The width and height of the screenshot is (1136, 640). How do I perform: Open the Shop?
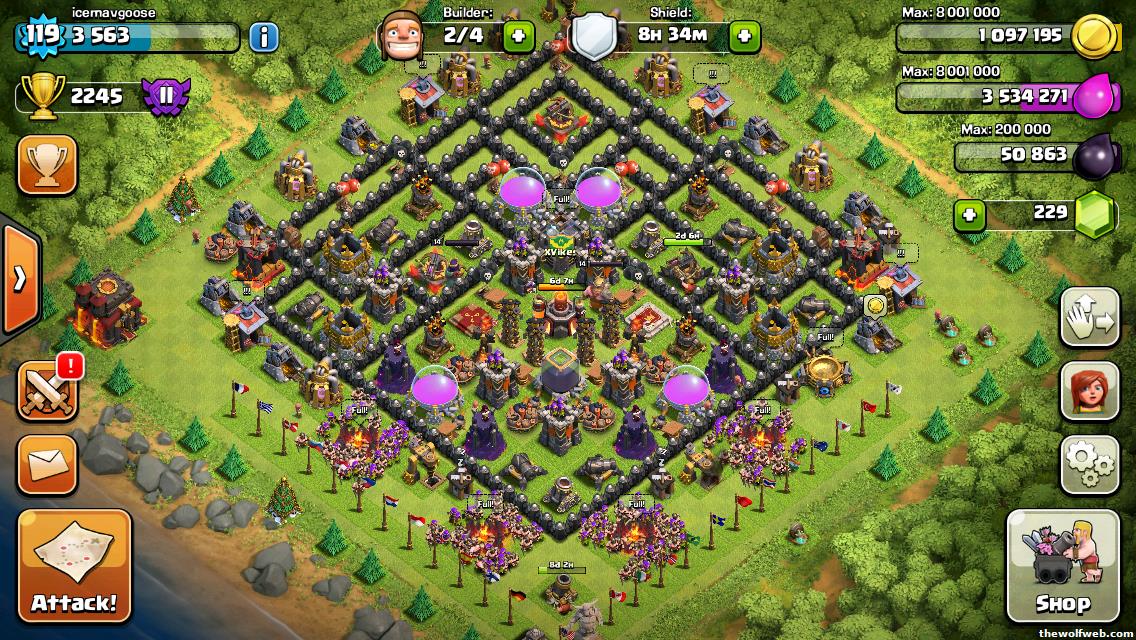[x=1062, y=566]
